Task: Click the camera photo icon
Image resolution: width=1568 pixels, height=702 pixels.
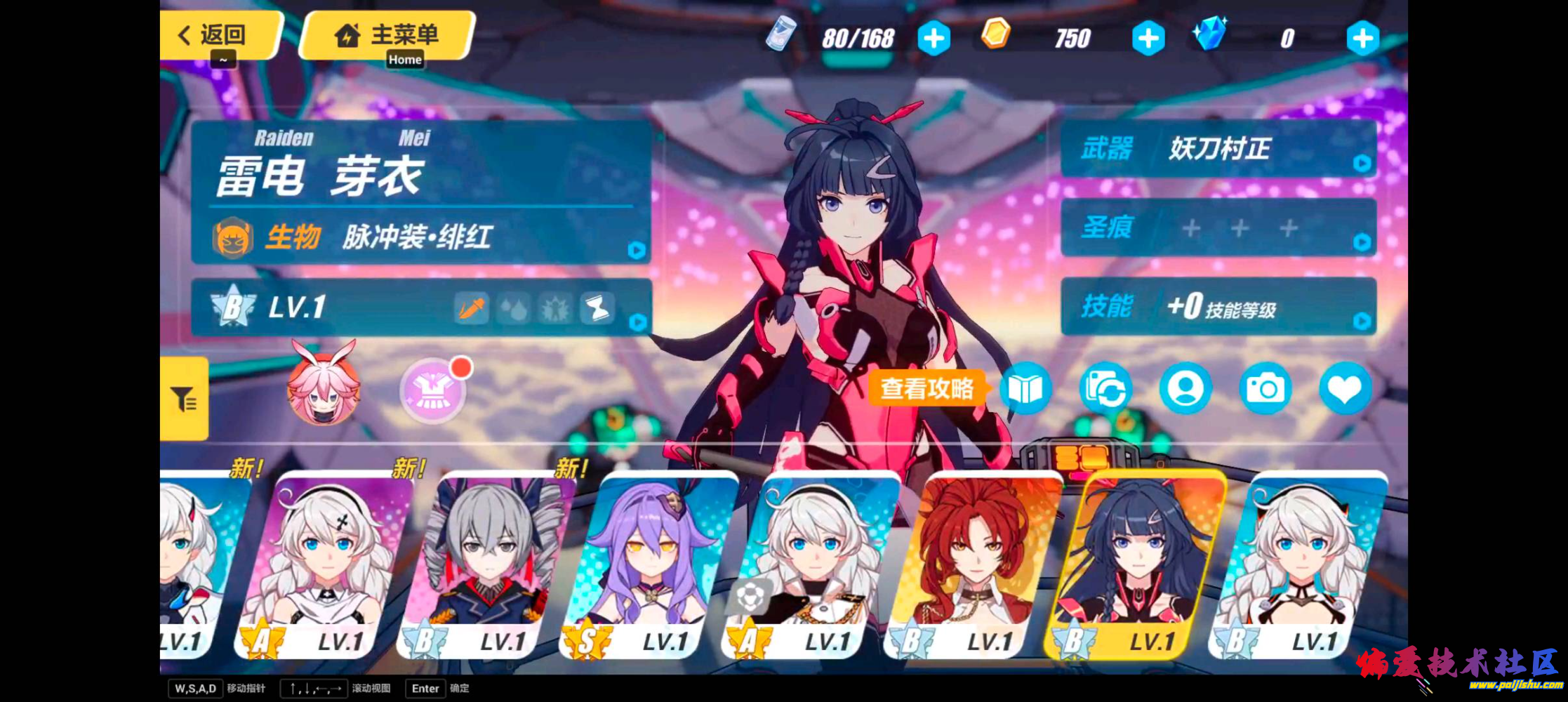Action: tap(1265, 388)
